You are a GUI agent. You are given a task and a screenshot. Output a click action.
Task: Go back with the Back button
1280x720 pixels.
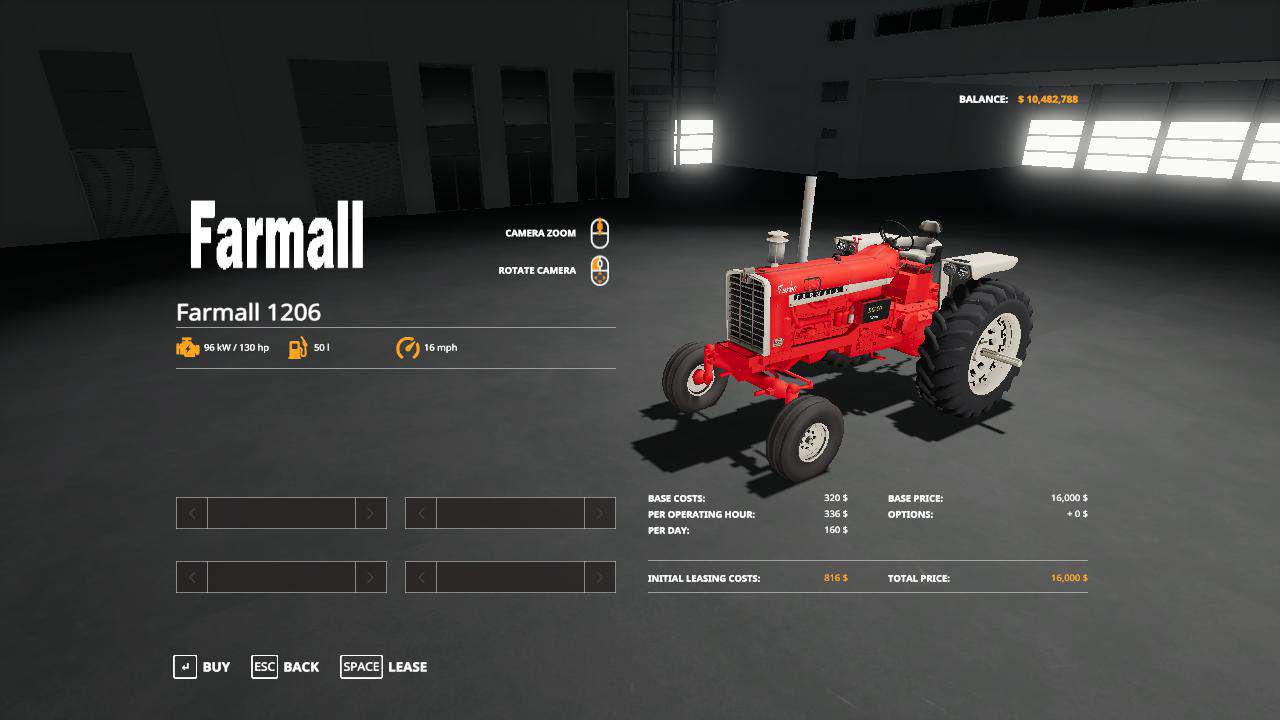[286, 667]
